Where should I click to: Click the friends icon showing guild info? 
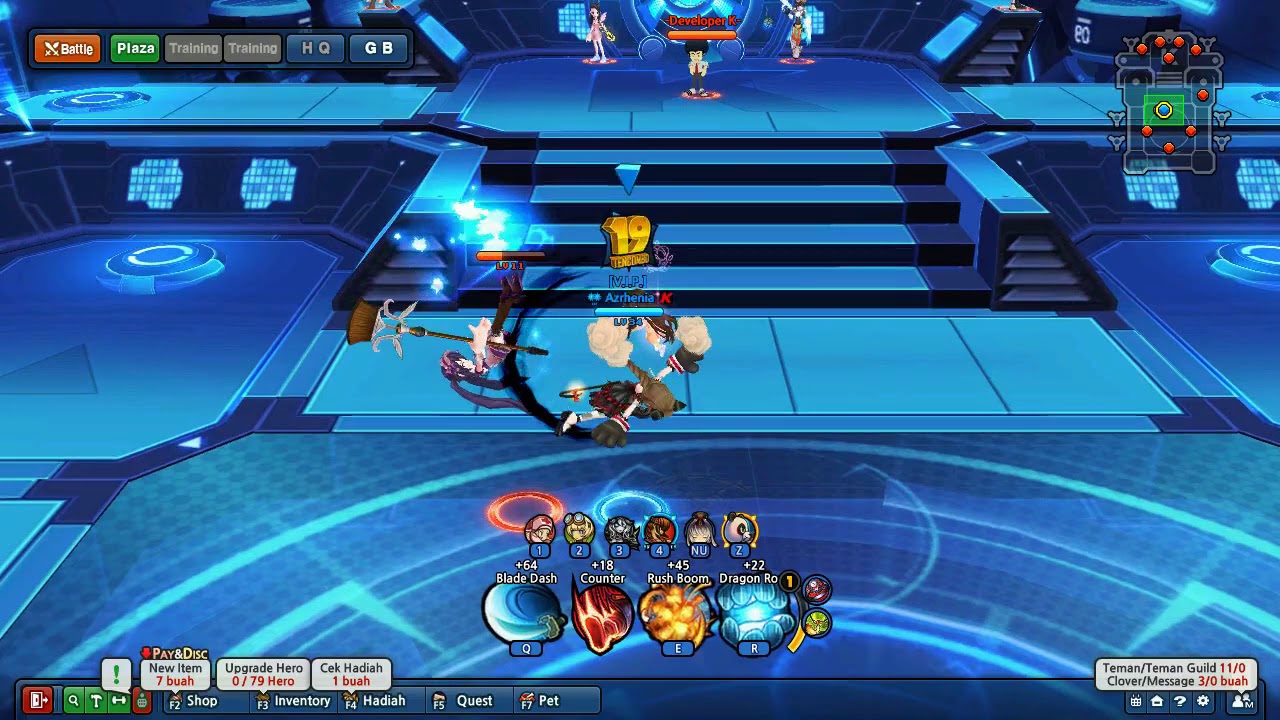click(1242, 700)
